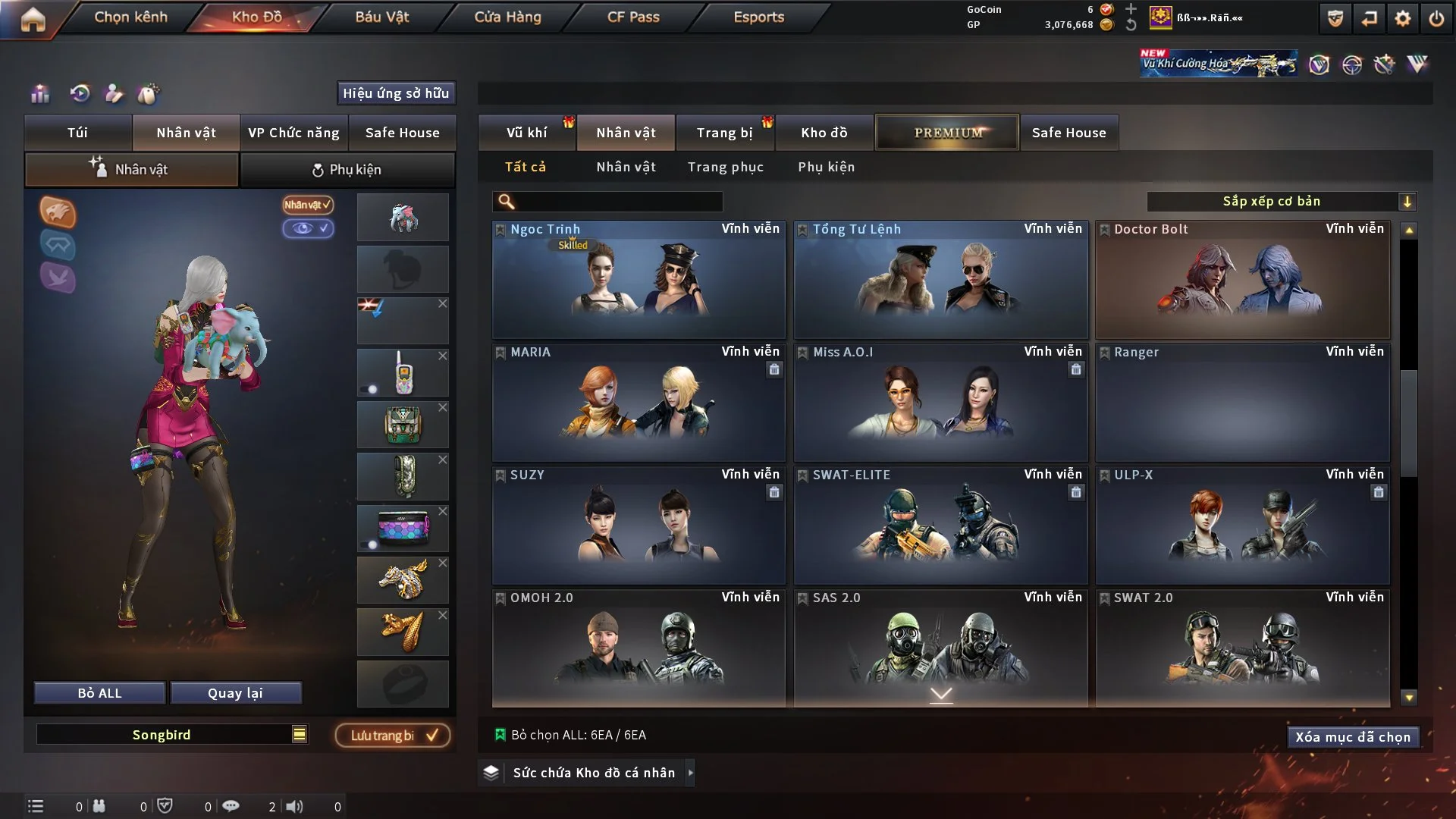Open the Sắp xếp cơ bản dropdown

click(1281, 202)
